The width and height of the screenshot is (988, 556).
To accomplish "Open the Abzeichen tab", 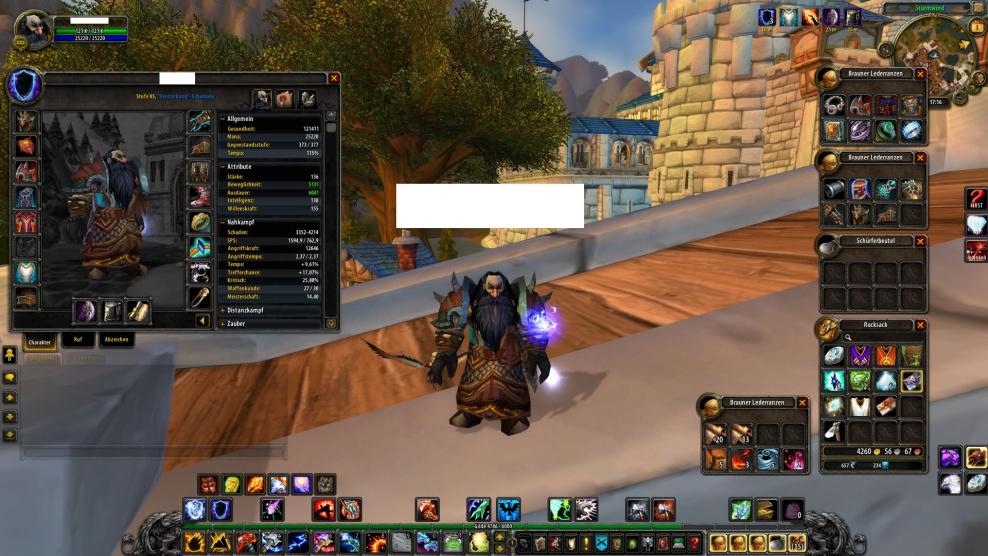I will tap(116, 340).
